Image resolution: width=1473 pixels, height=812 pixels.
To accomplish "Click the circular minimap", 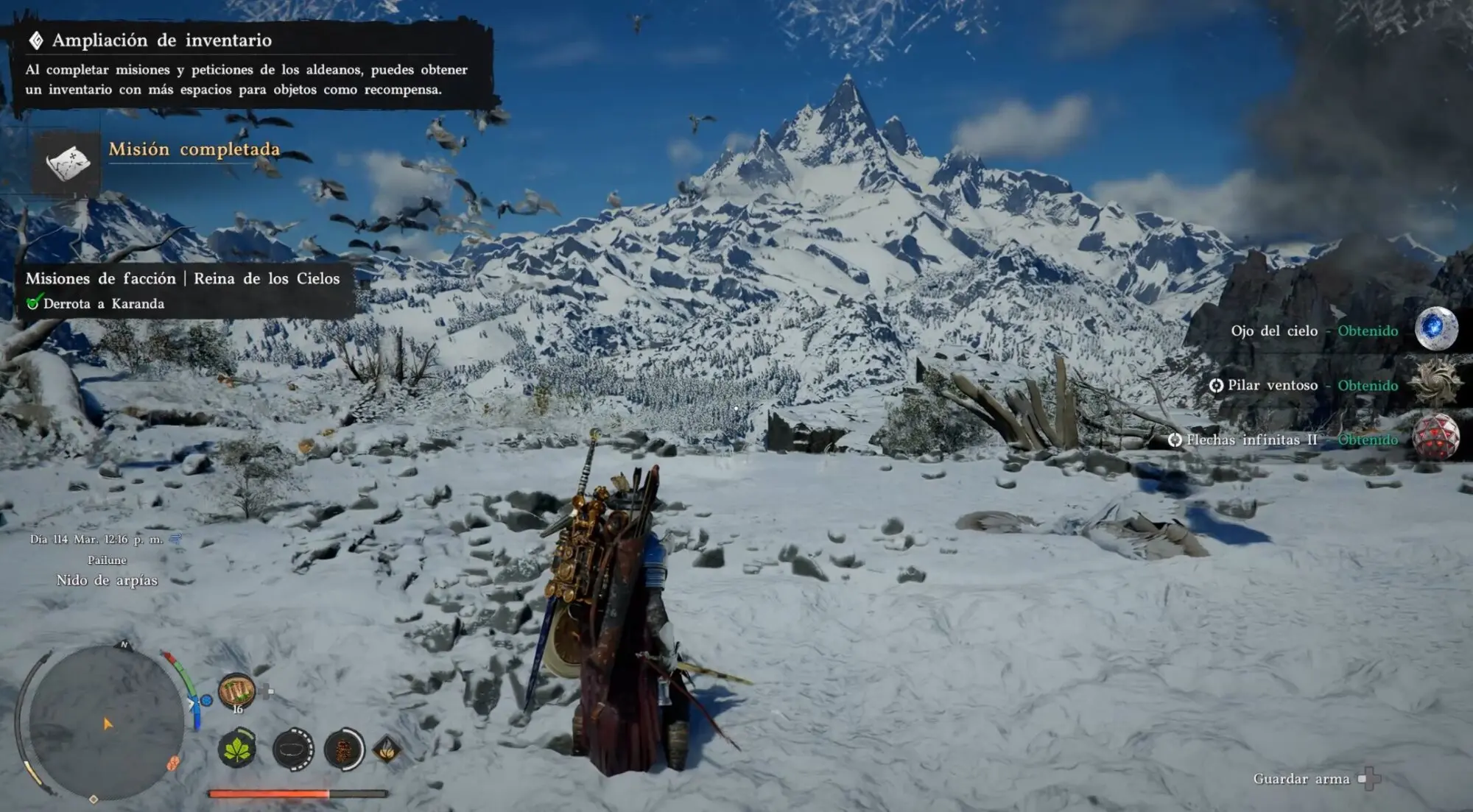I will [106, 721].
